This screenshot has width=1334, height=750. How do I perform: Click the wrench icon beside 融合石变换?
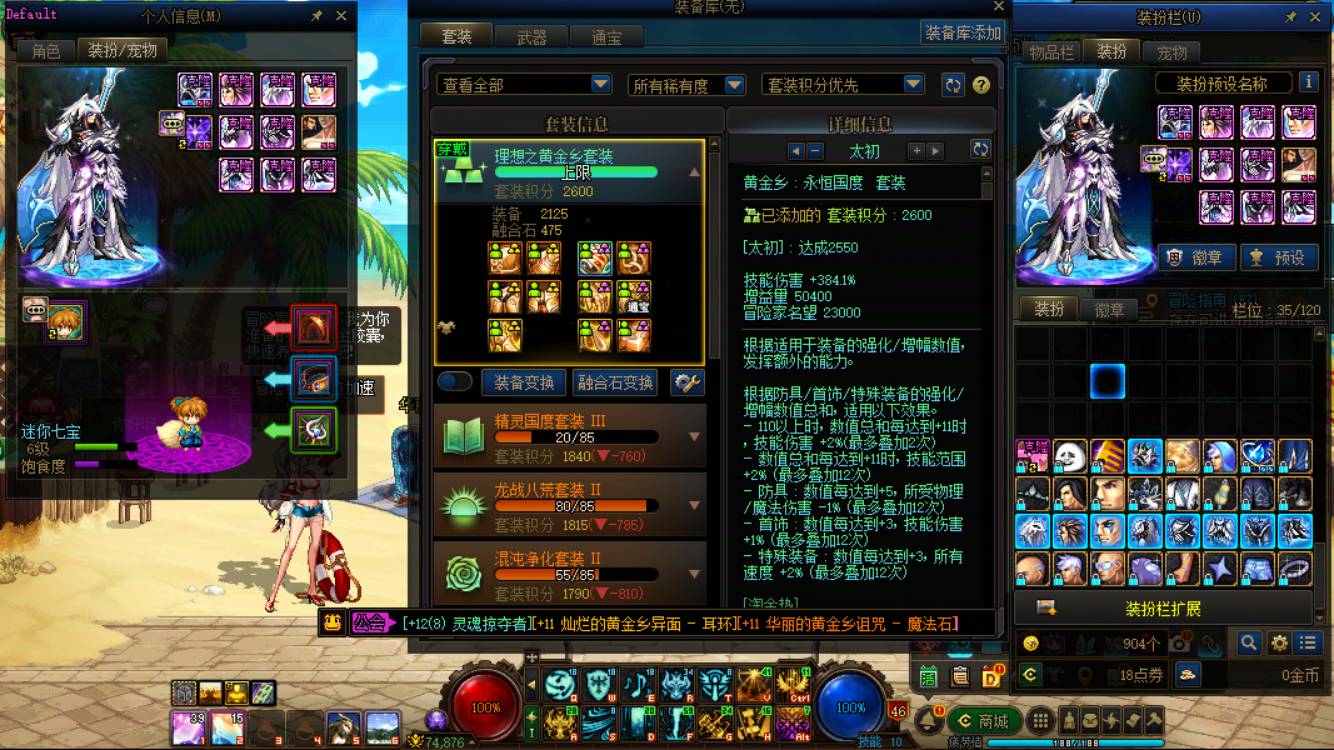pos(686,381)
